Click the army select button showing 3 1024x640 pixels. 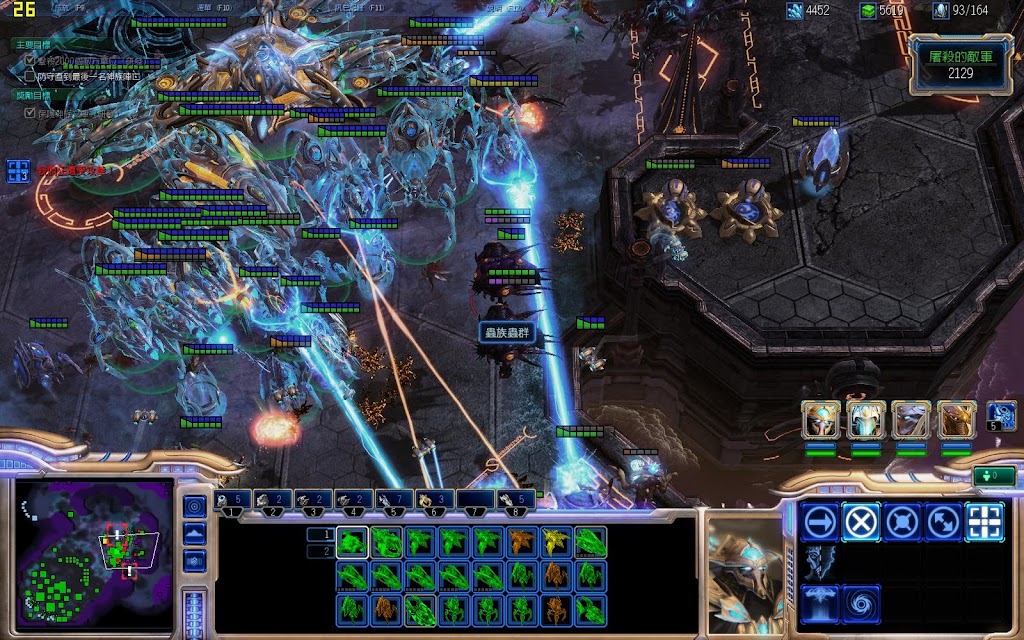(18, 171)
